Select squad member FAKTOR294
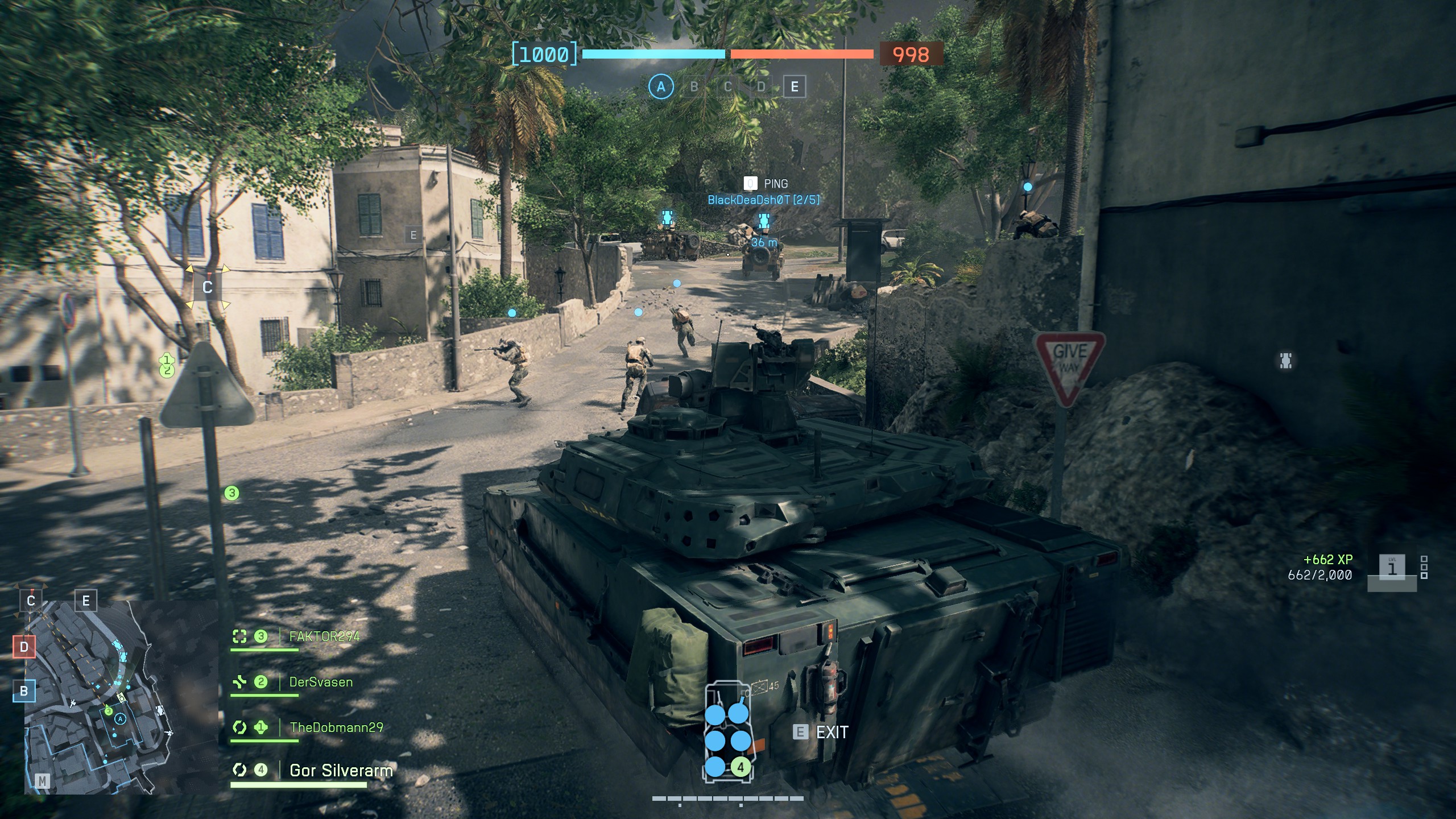 324,636
